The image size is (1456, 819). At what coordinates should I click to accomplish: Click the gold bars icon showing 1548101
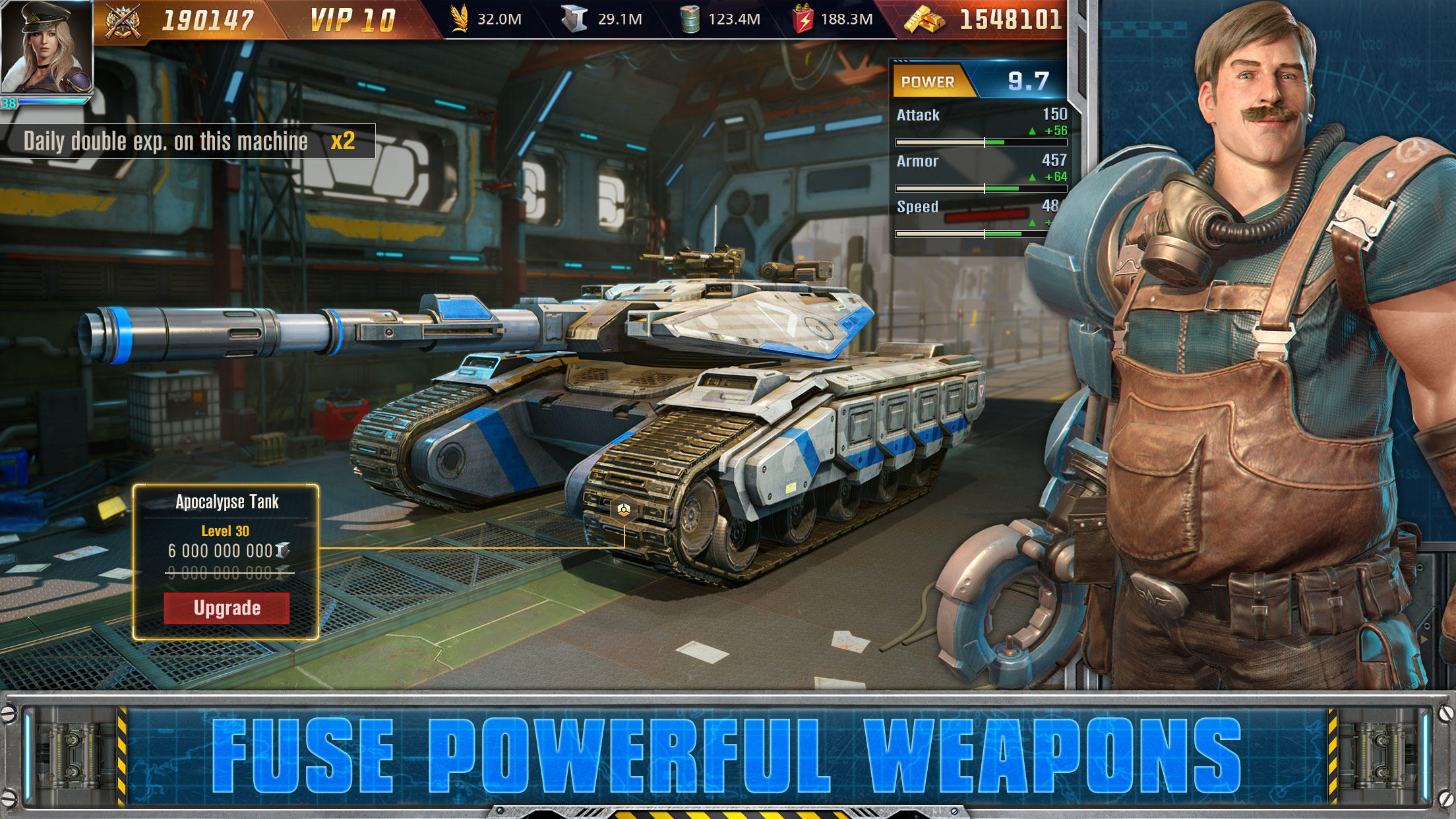(923, 20)
